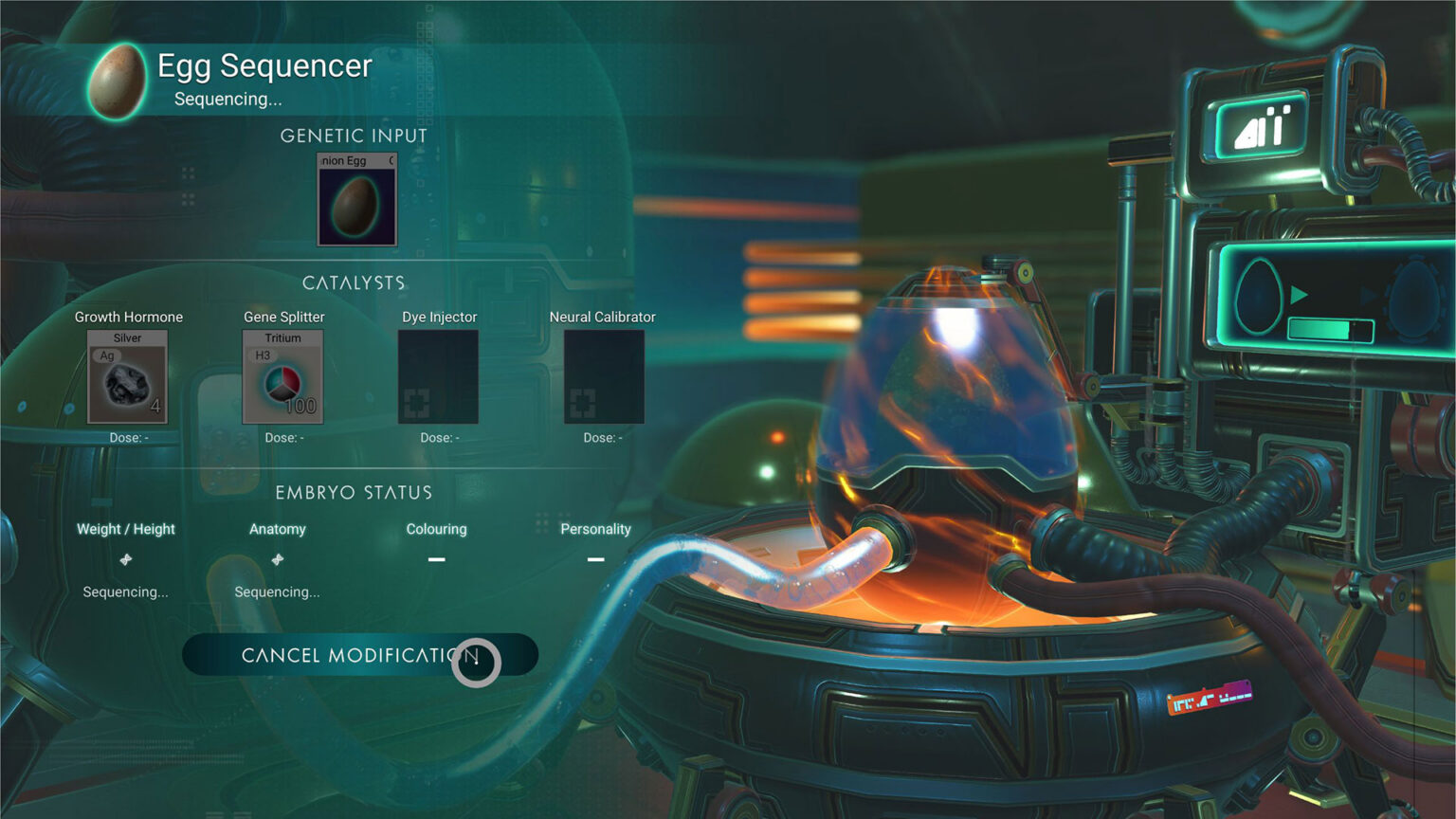
Task: Click the sequencing hourglass under Anatomy
Action: click(277, 559)
